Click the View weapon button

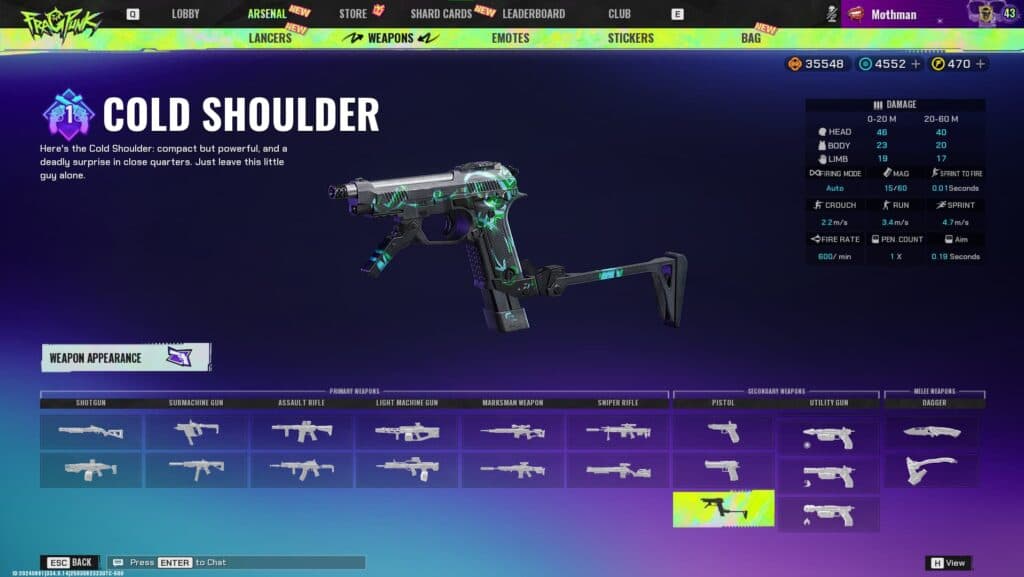[x=948, y=563]
